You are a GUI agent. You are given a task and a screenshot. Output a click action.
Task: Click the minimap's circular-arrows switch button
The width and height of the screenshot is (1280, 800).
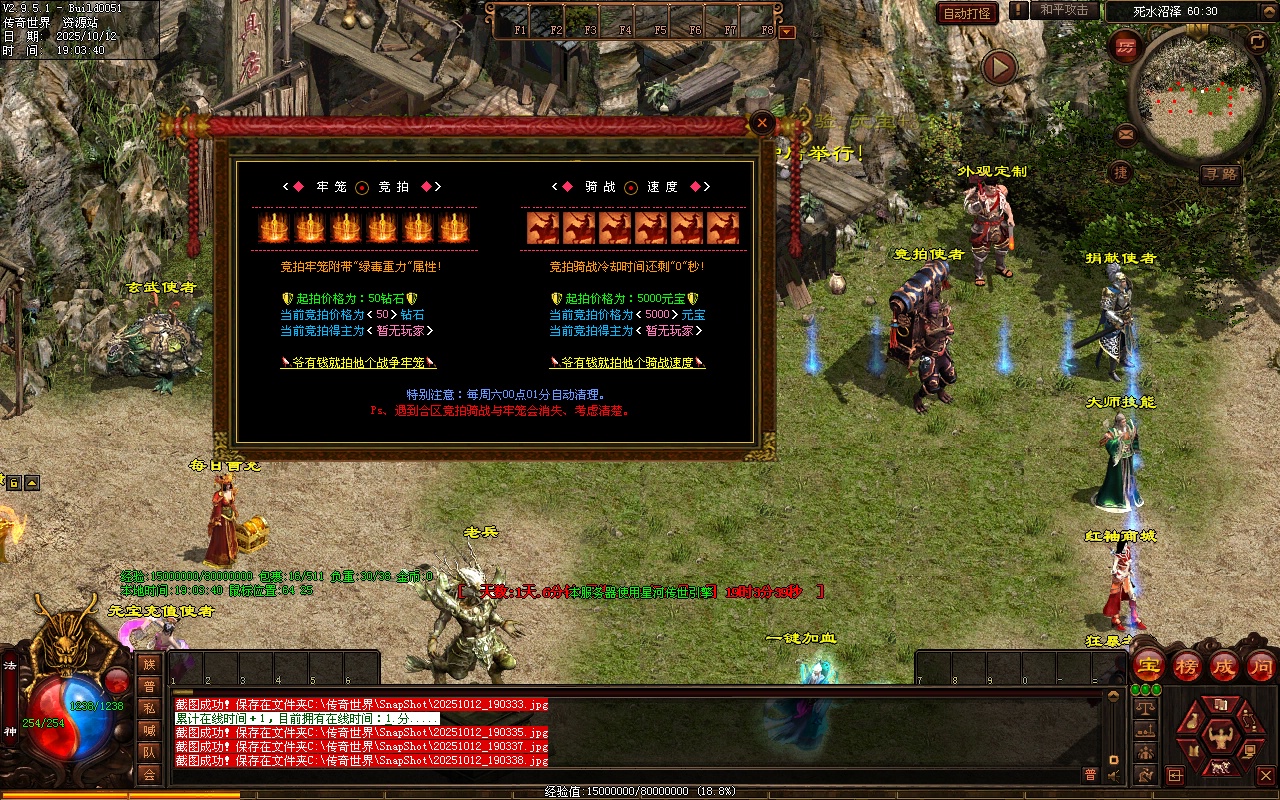click(x=1257, y=41)
